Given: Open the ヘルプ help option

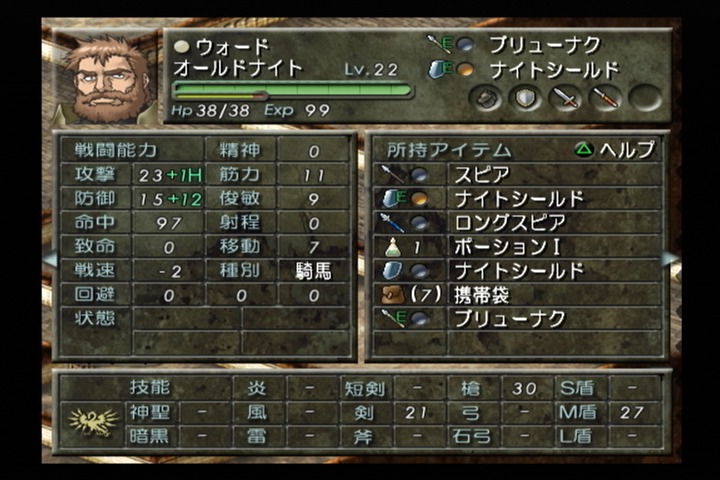Looking at the screenshot, I should click(x=615, y=150).
